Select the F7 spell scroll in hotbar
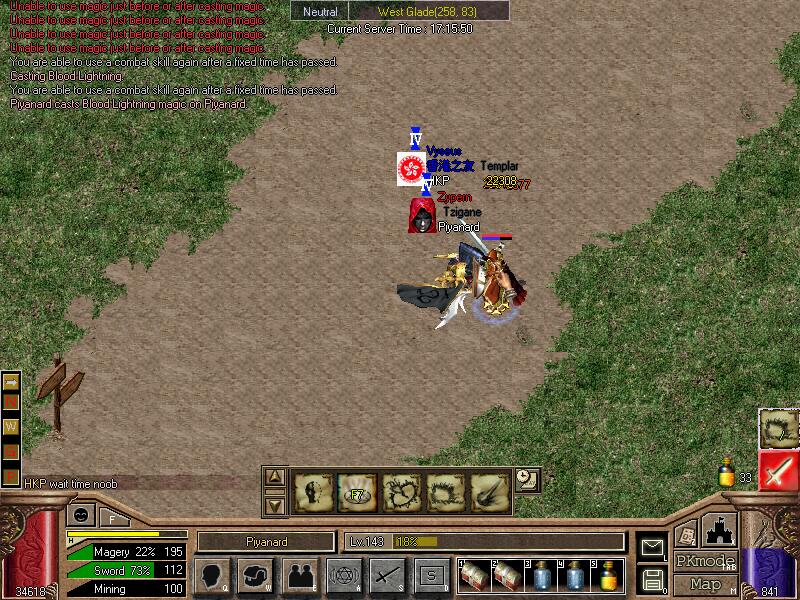Viewport: 800px width, 600px height. [x=357, y=492]
